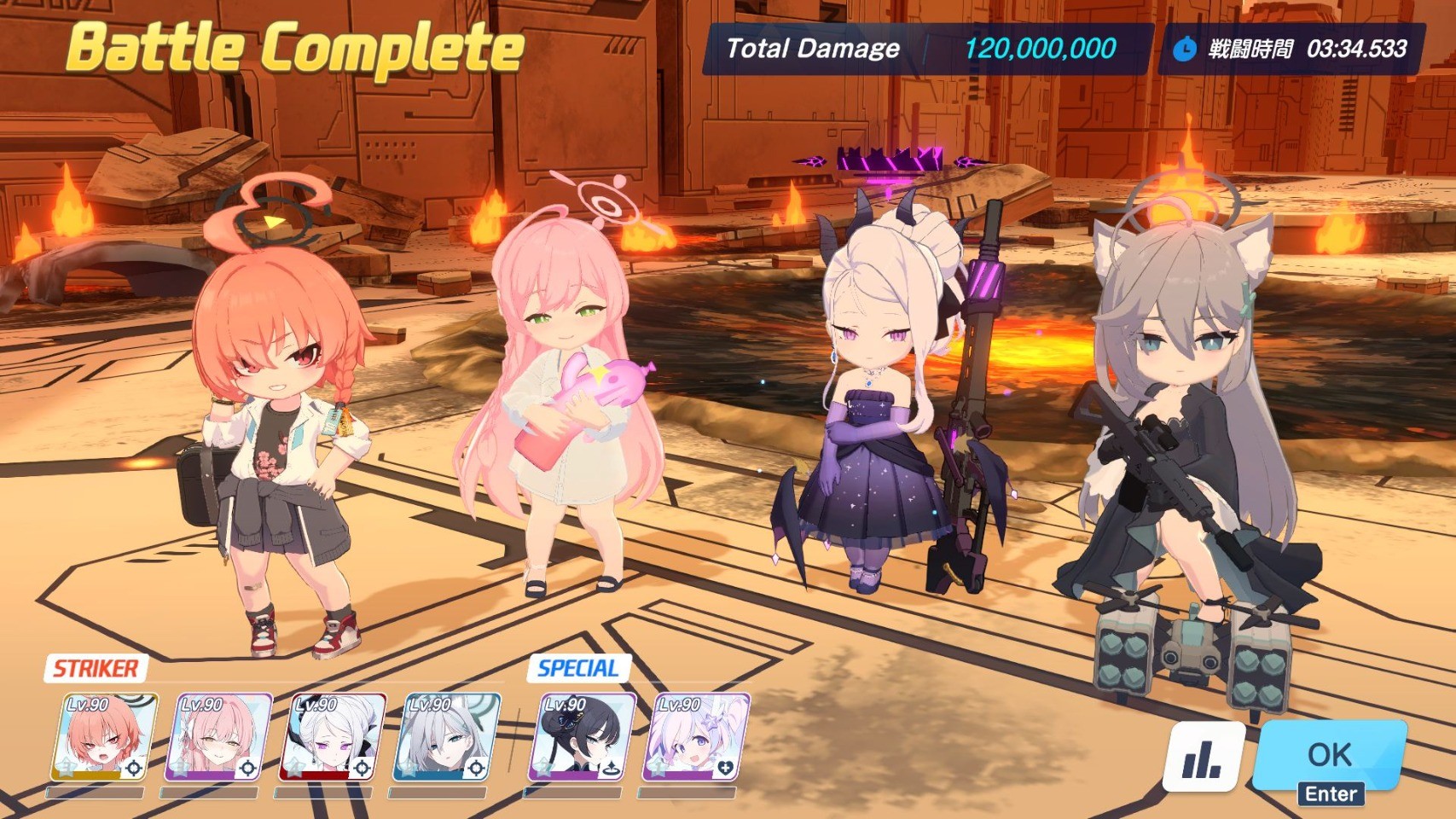Choose the lavender-haired special student portrait
The image size is (1456, 819).
(699, 738)
